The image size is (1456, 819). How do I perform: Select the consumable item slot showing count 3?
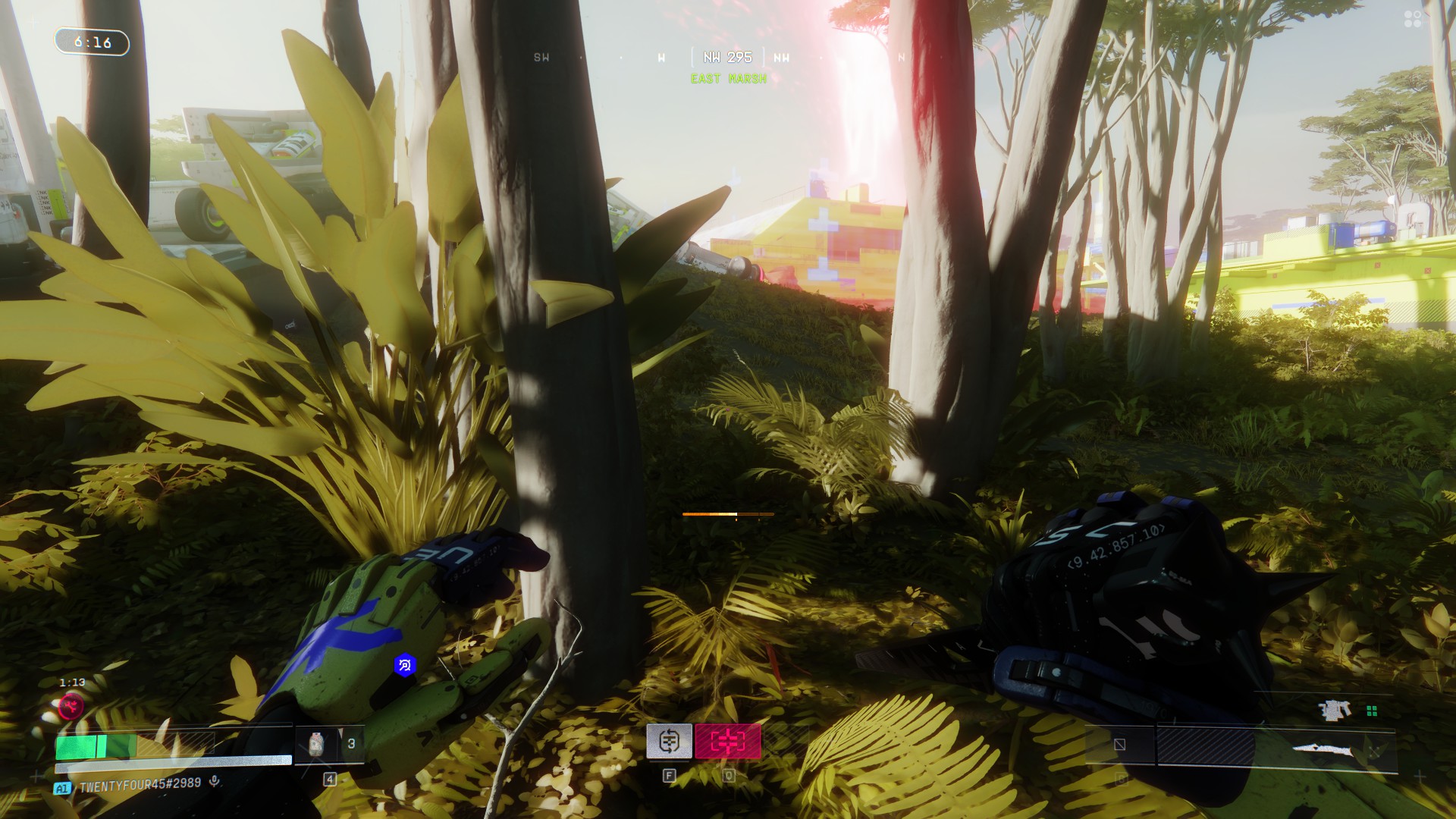point(330,745)
